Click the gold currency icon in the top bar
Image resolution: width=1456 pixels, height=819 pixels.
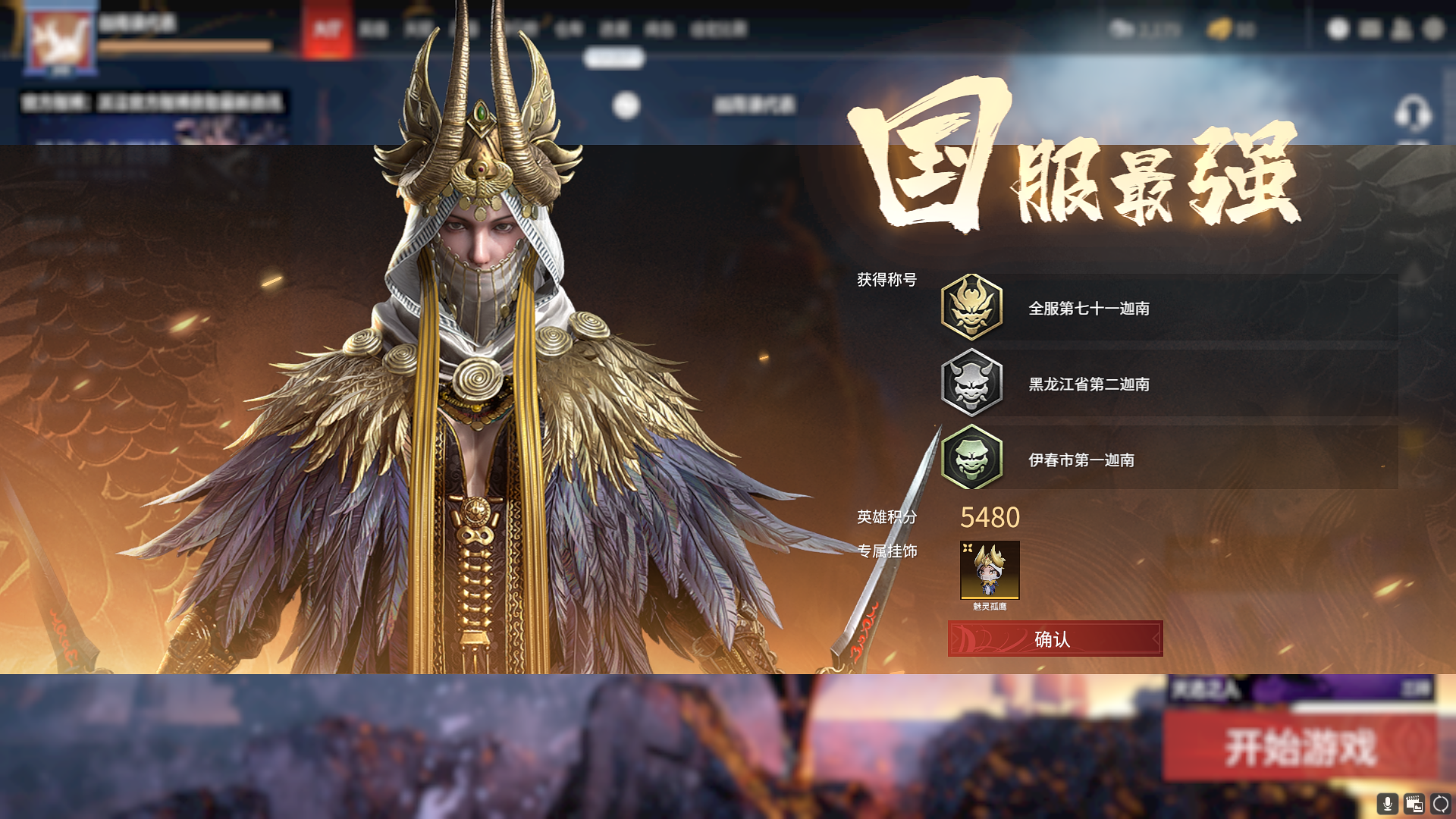pyautogui.click(x=1217, y=29)
